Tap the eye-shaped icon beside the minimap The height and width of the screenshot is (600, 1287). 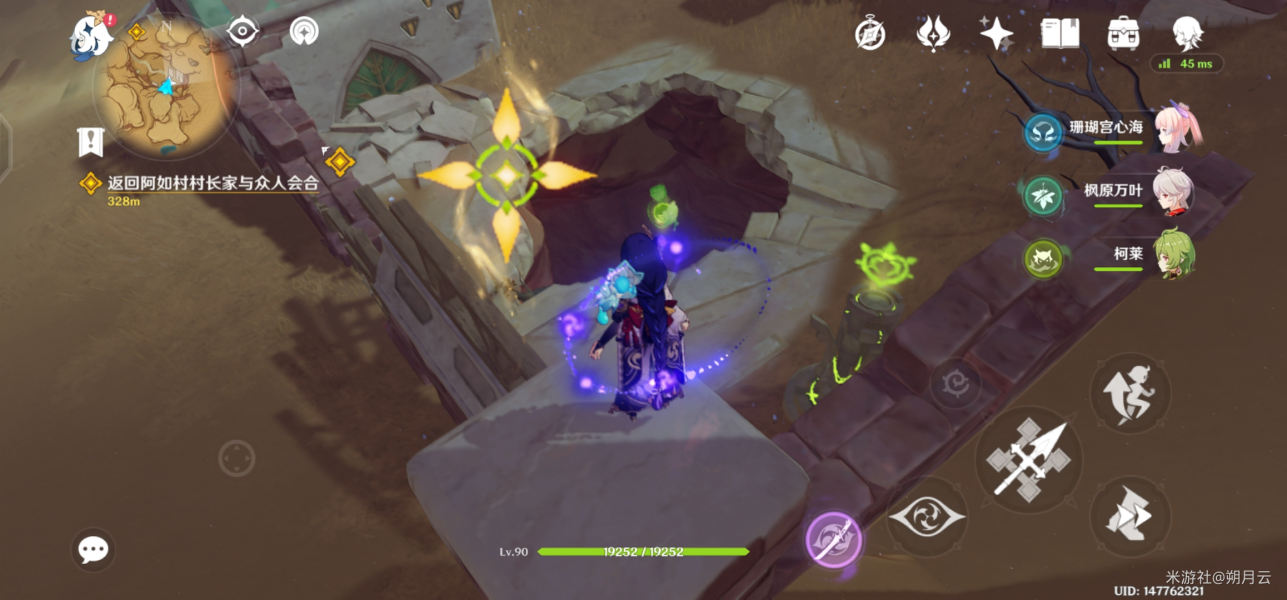(x=242, y=32)
